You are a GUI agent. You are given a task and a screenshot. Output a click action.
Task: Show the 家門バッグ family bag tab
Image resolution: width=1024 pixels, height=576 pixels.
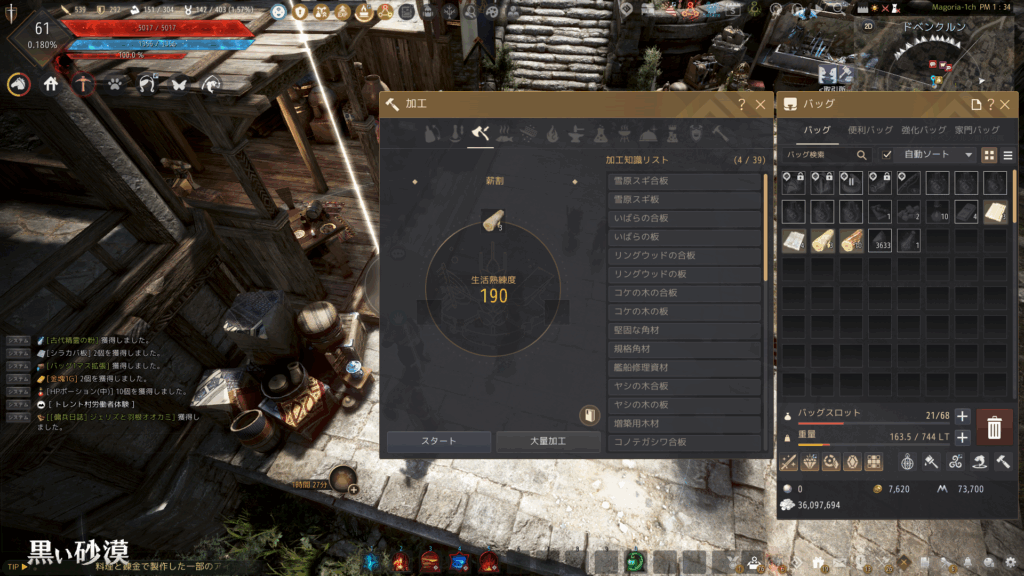(976, 130)
